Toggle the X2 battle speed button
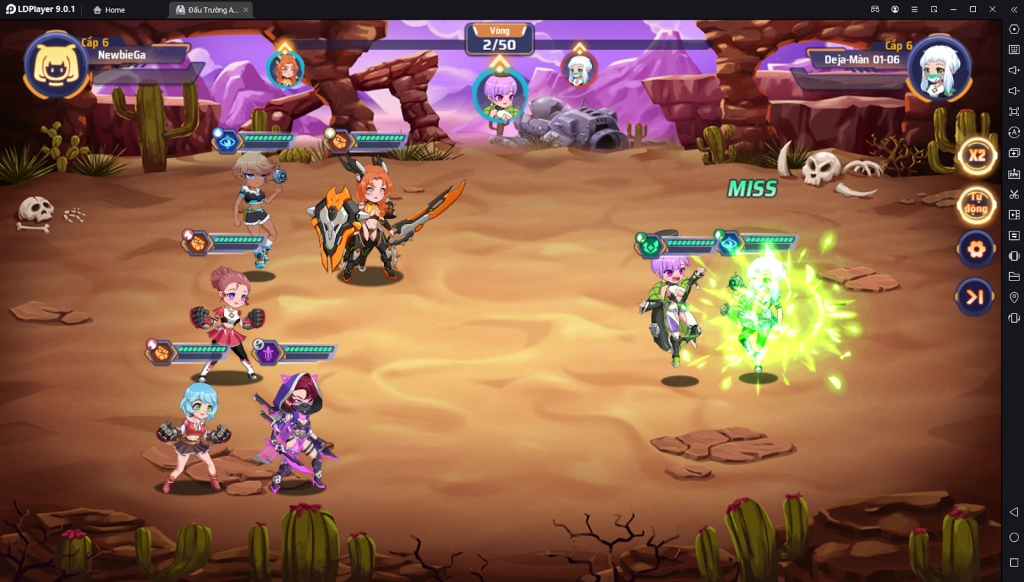 pyautogui.click(x=976, y=156)
